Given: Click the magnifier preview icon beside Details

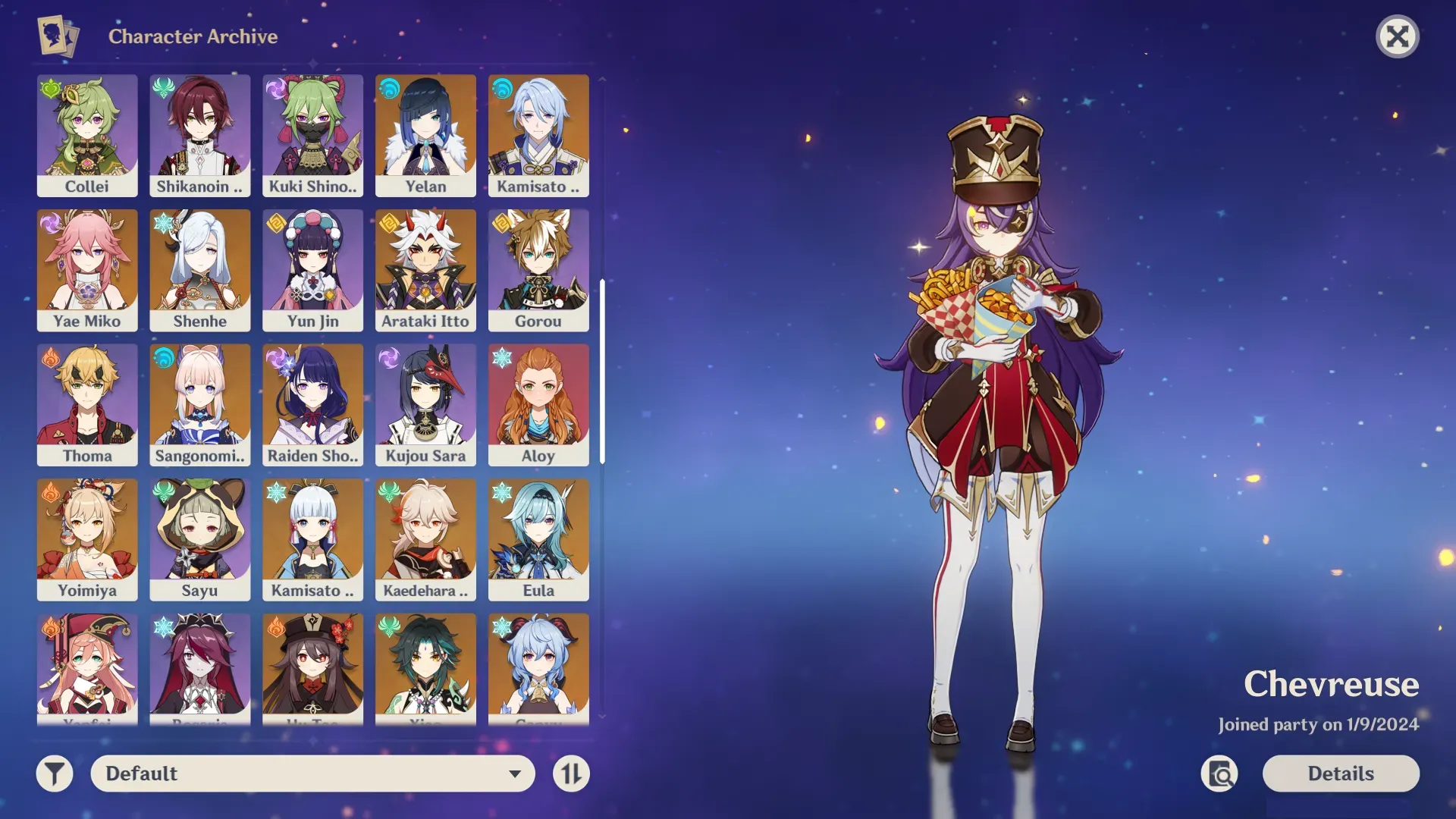Looking at the screenshot, I should click(x=1219, y=773).
